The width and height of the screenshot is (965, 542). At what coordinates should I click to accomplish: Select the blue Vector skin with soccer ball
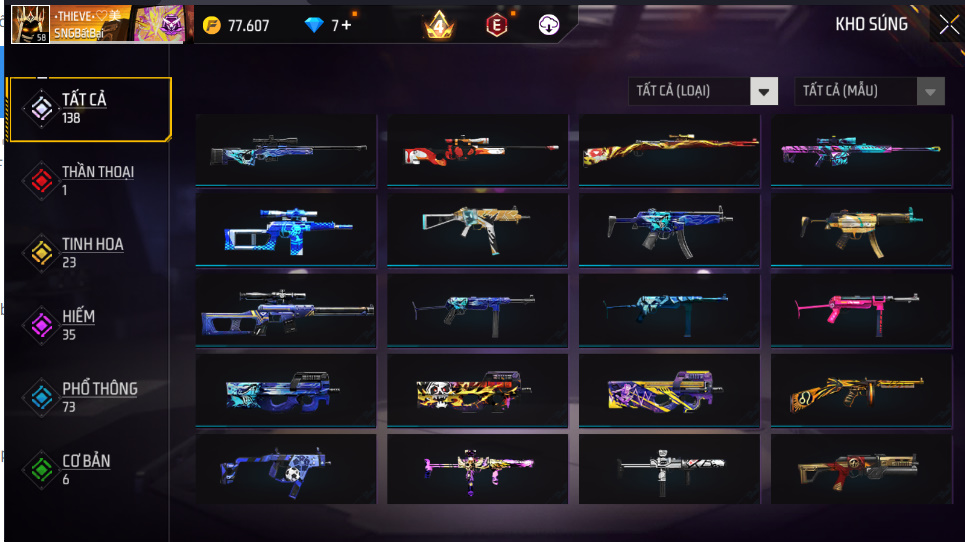point(286,469)
